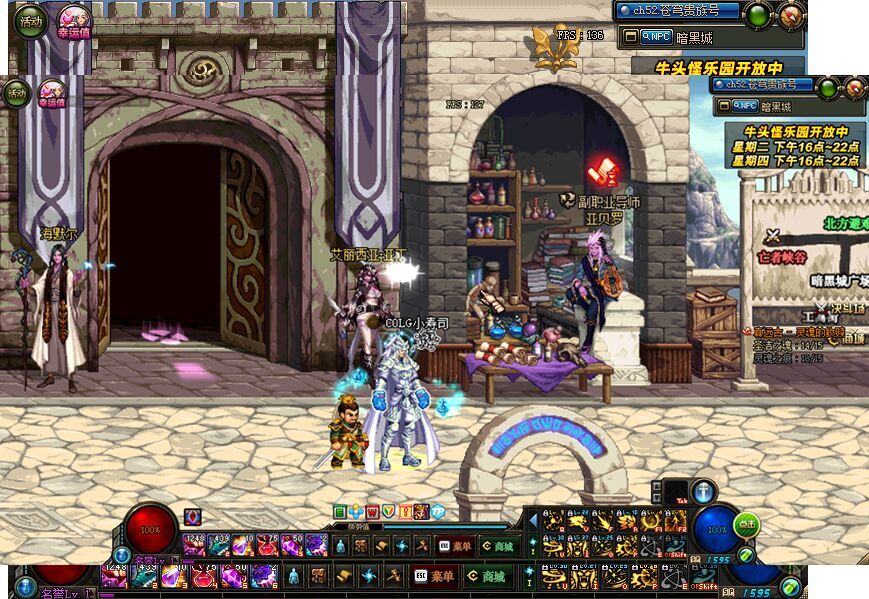Click the round green button with yellow text

tap(746, 523)
